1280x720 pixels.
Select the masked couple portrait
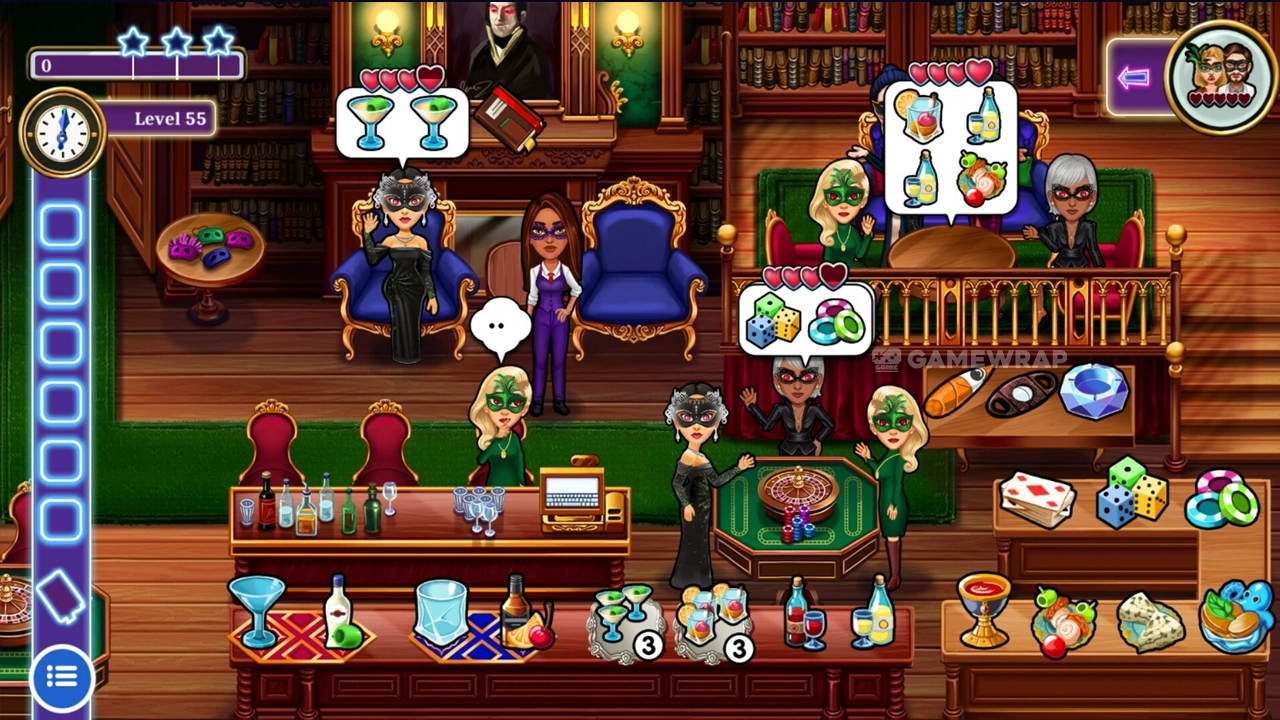[1224, 76]
